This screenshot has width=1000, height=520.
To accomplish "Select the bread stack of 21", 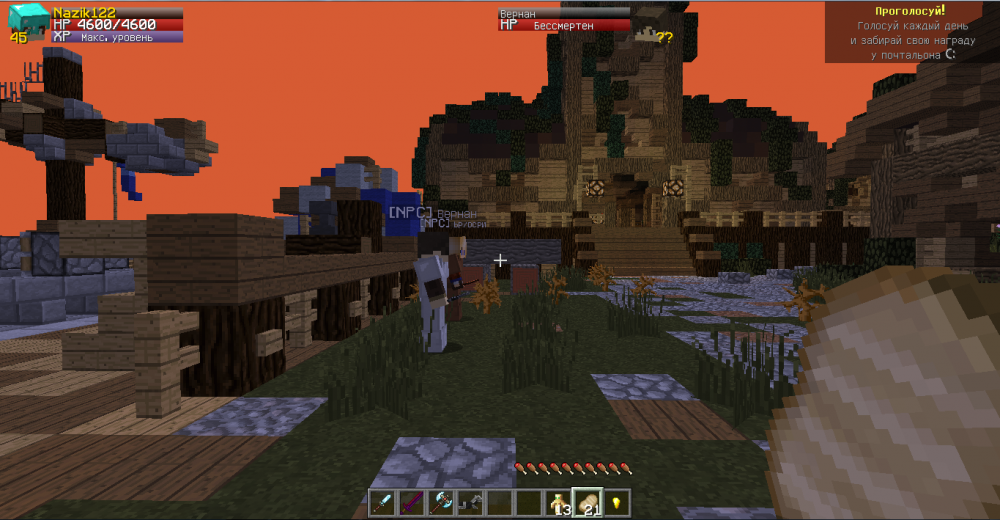I will (x=586, y=502).
